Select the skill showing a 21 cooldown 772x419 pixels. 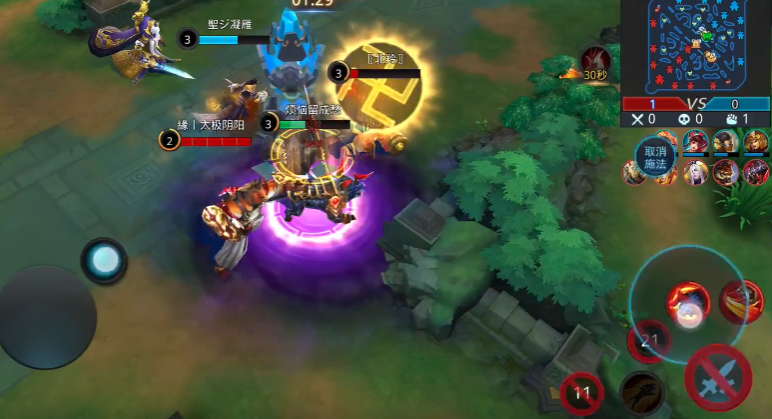pos(650,342)
